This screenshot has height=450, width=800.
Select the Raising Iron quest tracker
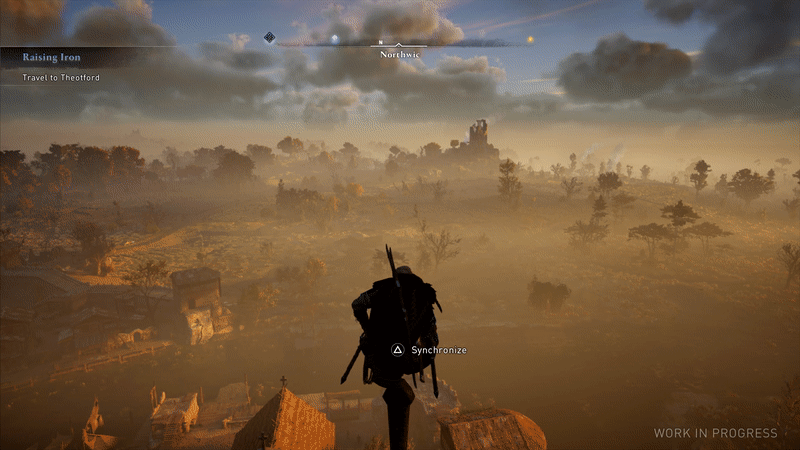point(52,57)
